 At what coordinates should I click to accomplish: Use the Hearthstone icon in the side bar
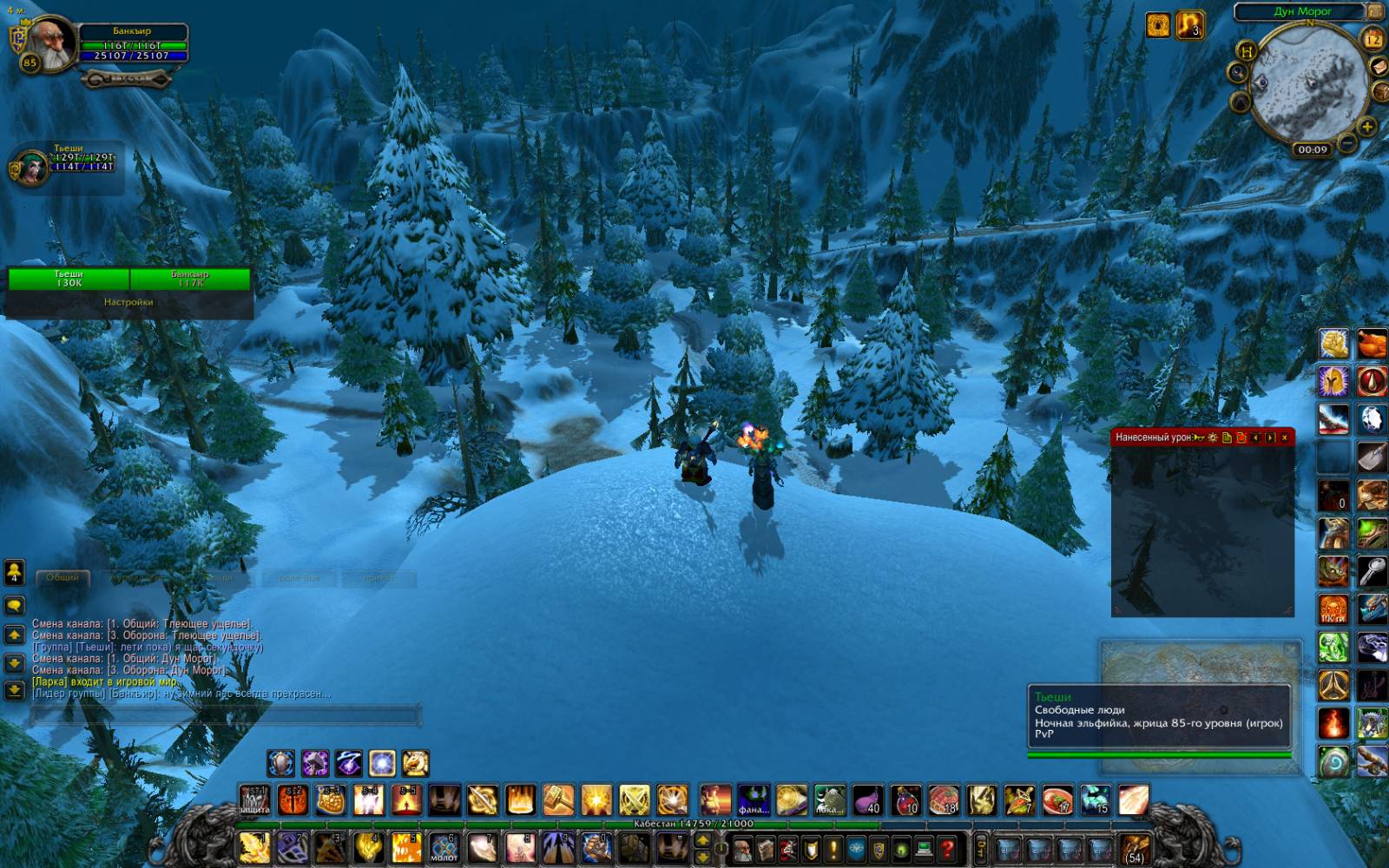pos(1334,761)
